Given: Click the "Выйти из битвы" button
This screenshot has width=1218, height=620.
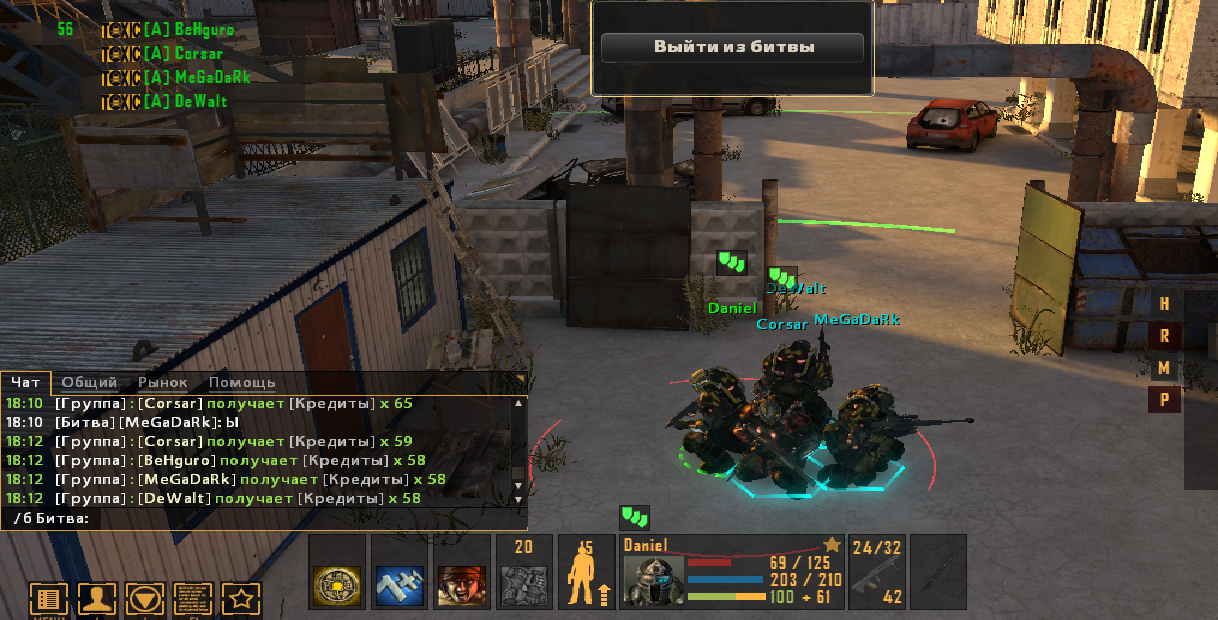Looking at the screenshot, I should (733, 47).
